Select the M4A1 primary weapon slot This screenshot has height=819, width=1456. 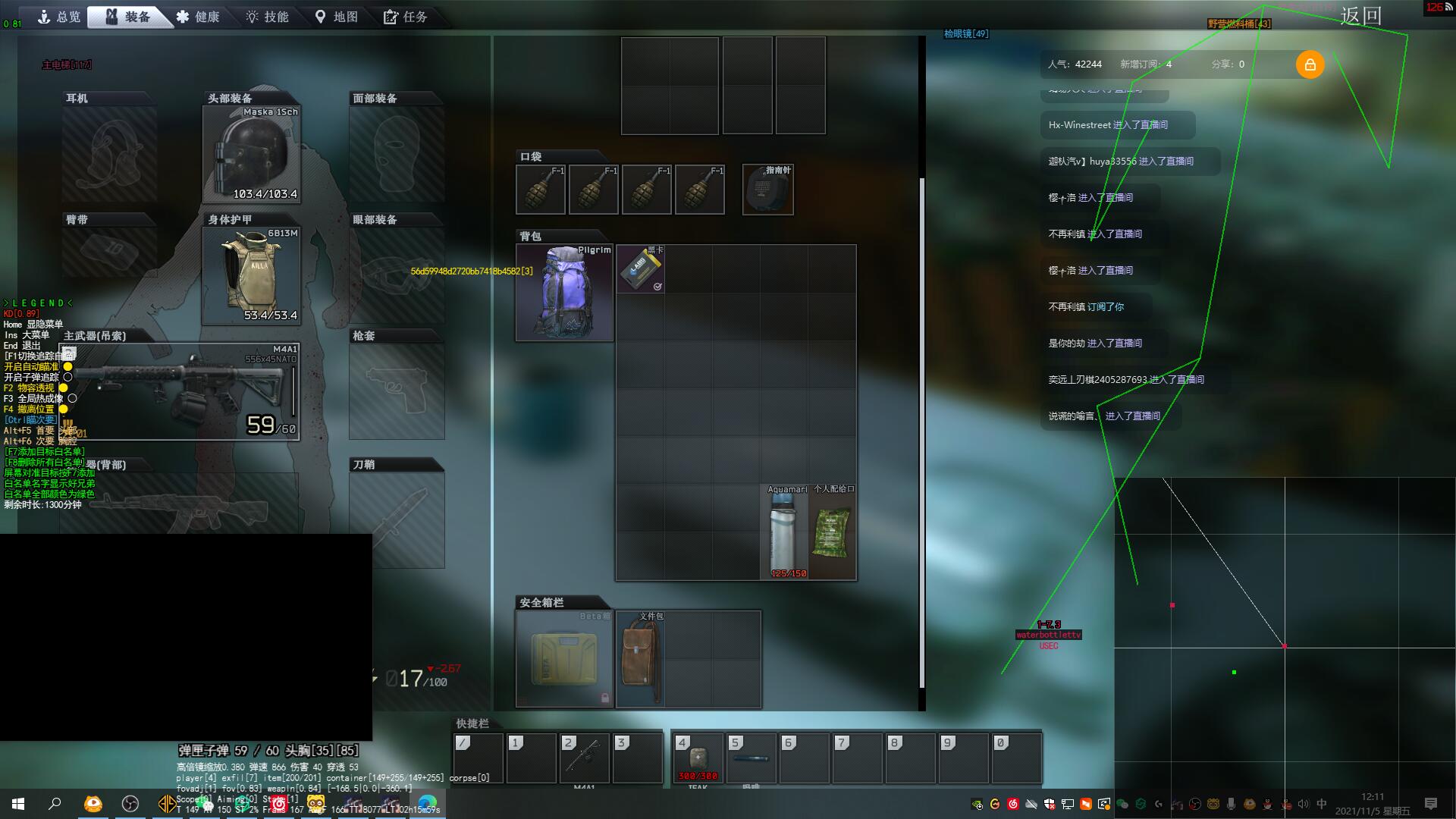pos(180,391)
